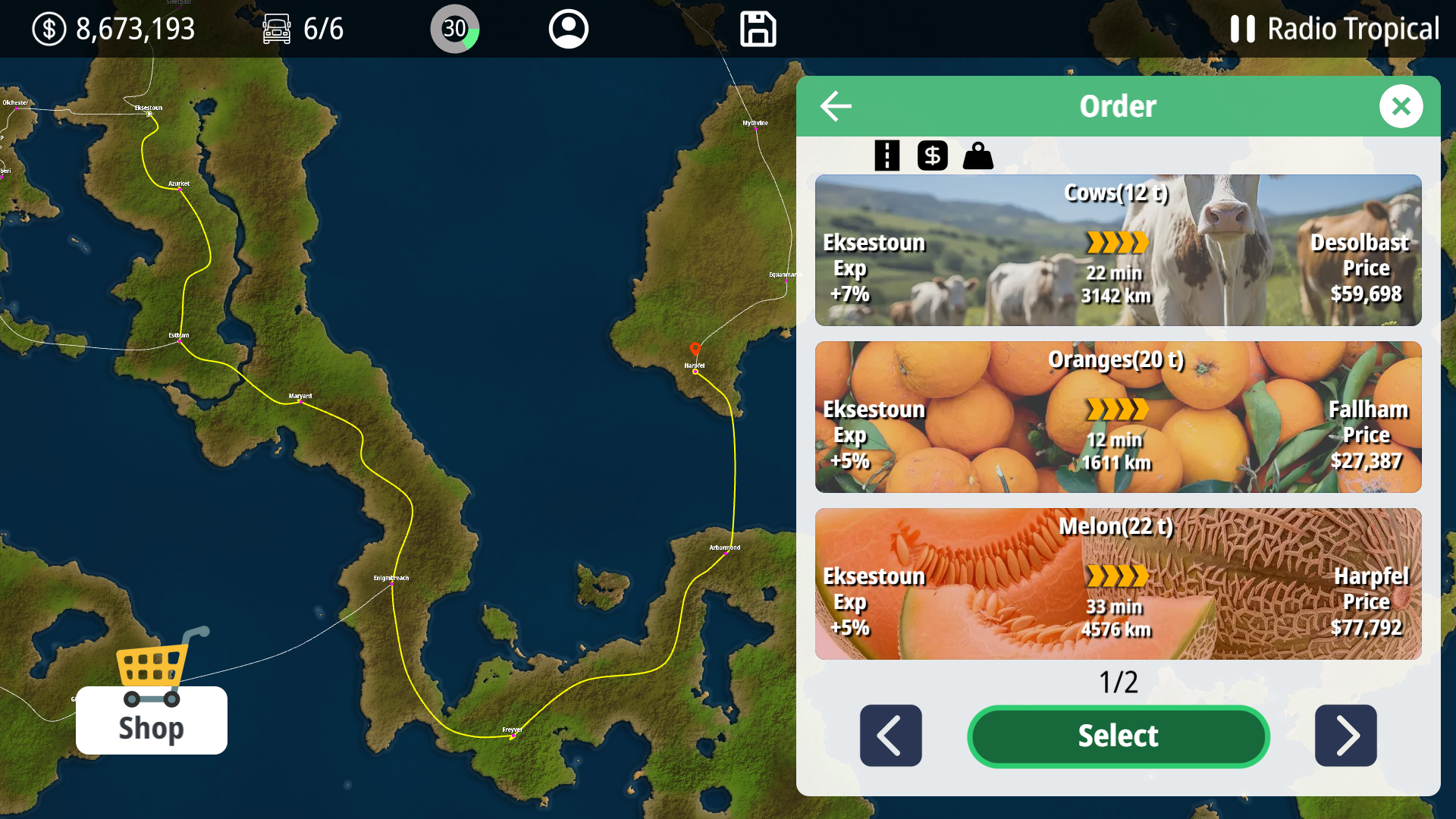Pause Radio Tropical playback

tap(1241, 29)
